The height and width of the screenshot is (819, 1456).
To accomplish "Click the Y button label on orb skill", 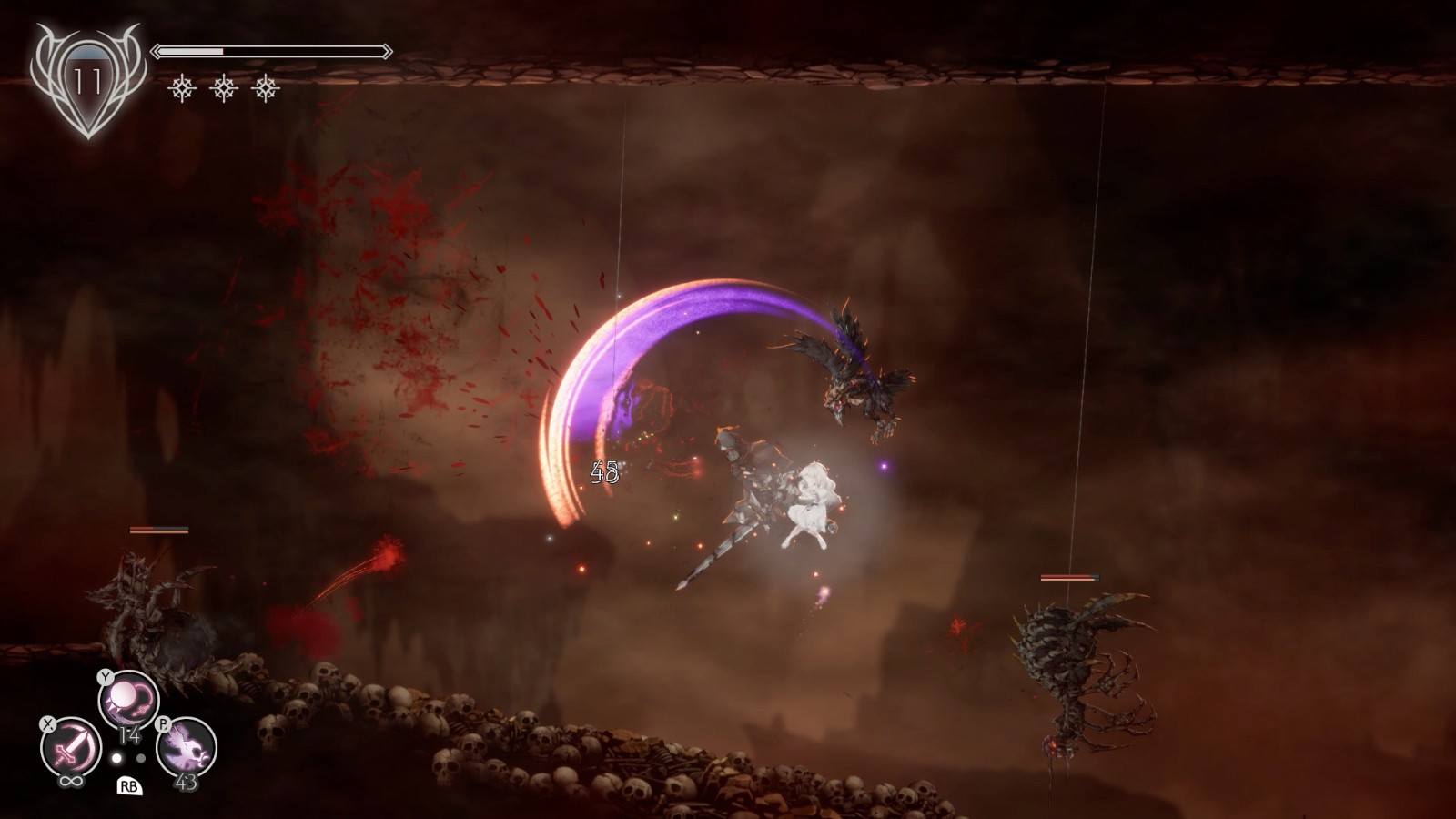I will click(106, 677).
